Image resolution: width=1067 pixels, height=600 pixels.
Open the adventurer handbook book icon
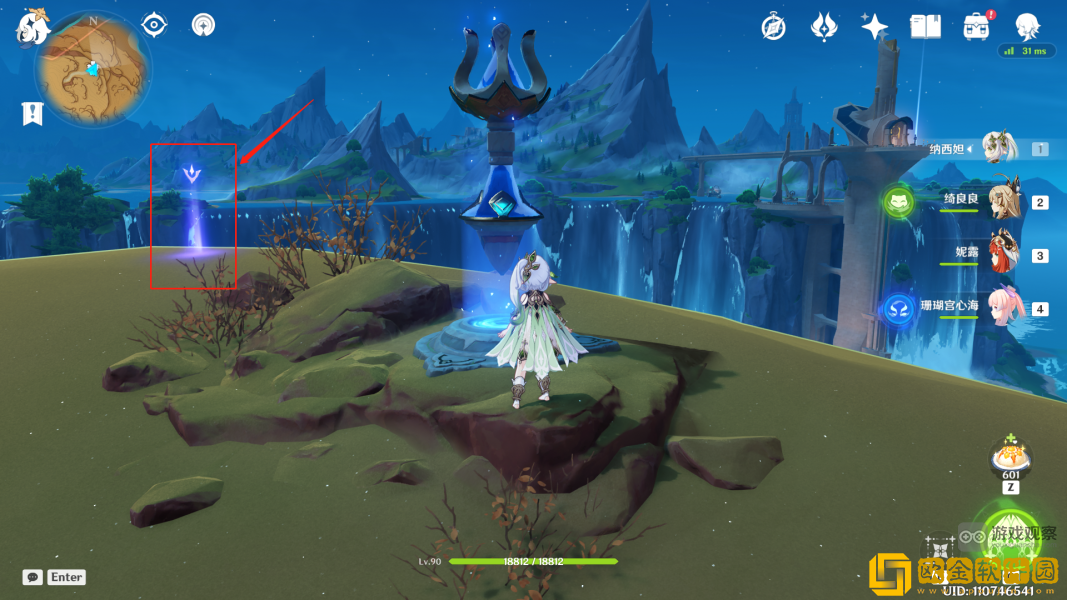(x=925, y=27)
